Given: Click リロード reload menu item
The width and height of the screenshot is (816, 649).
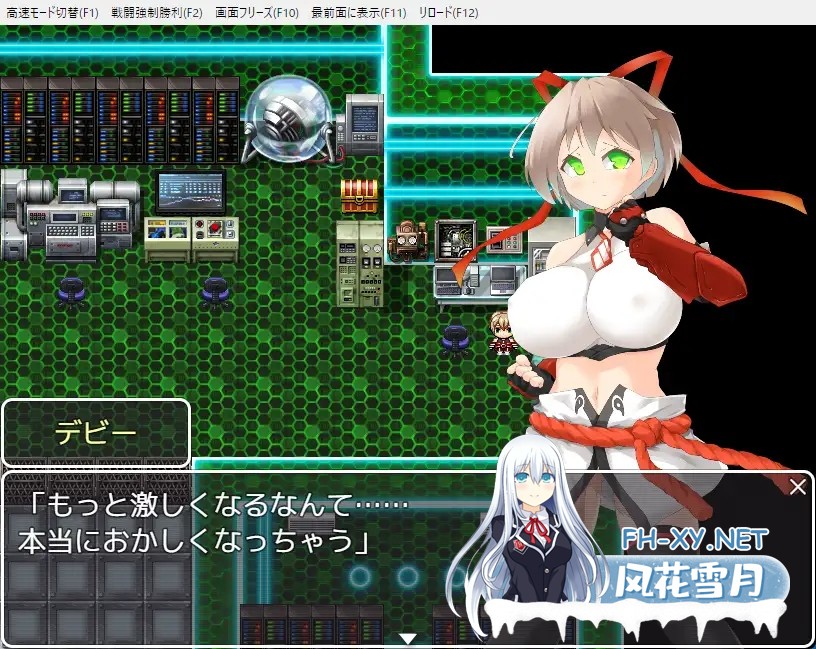Looking at the screenshot, I should coord(449,13).
